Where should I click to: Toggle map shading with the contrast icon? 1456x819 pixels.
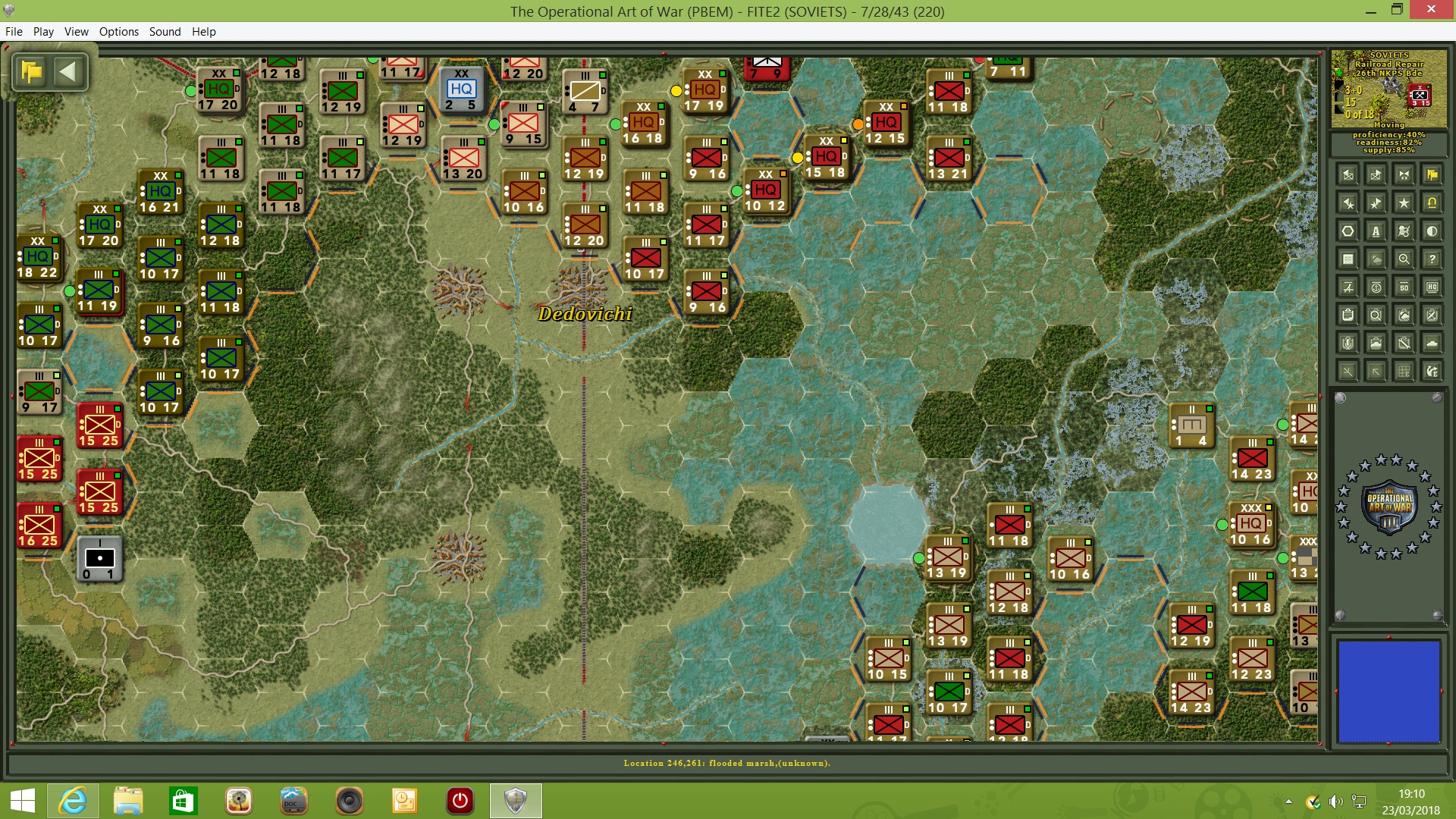pyautogui.click(x=1431, y=230)
